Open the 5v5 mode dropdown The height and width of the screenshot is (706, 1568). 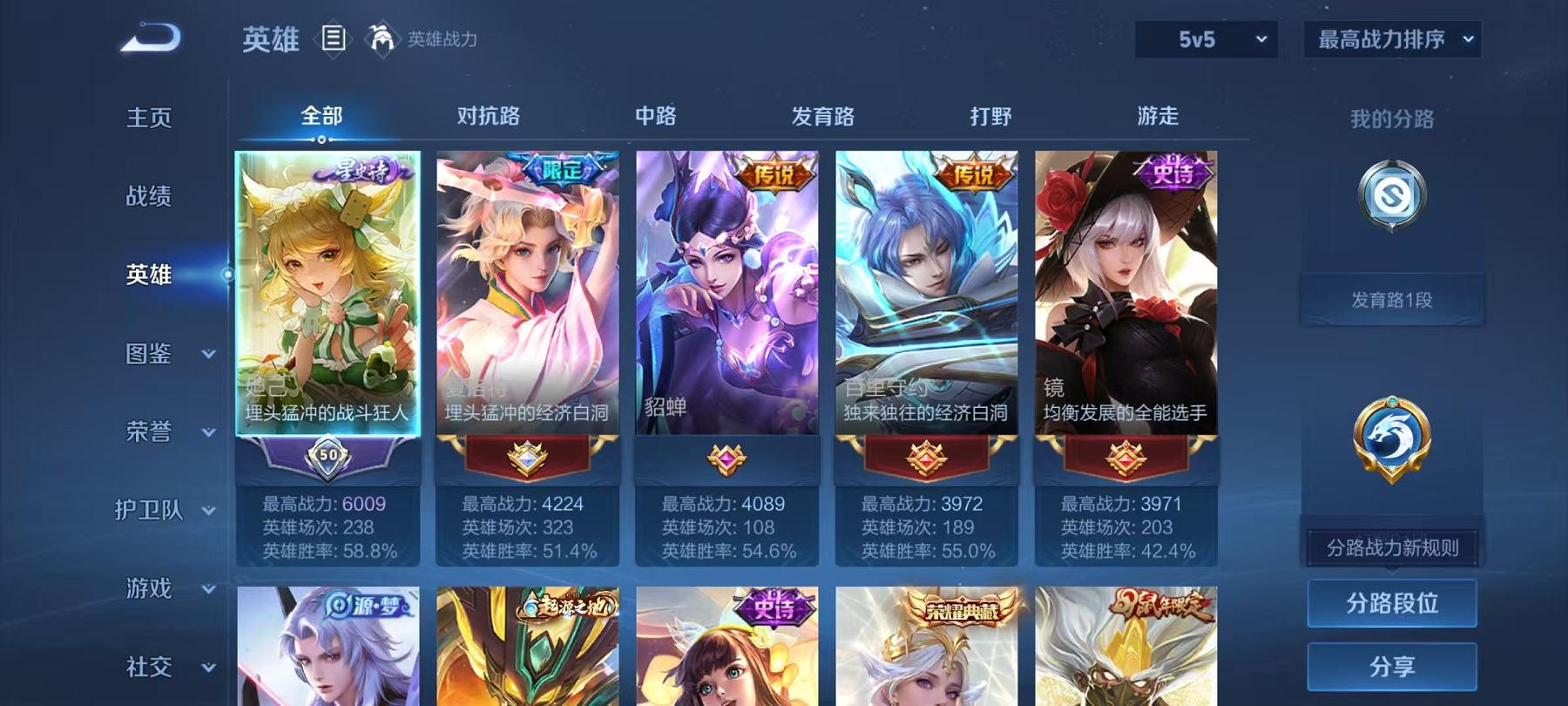1208,39
